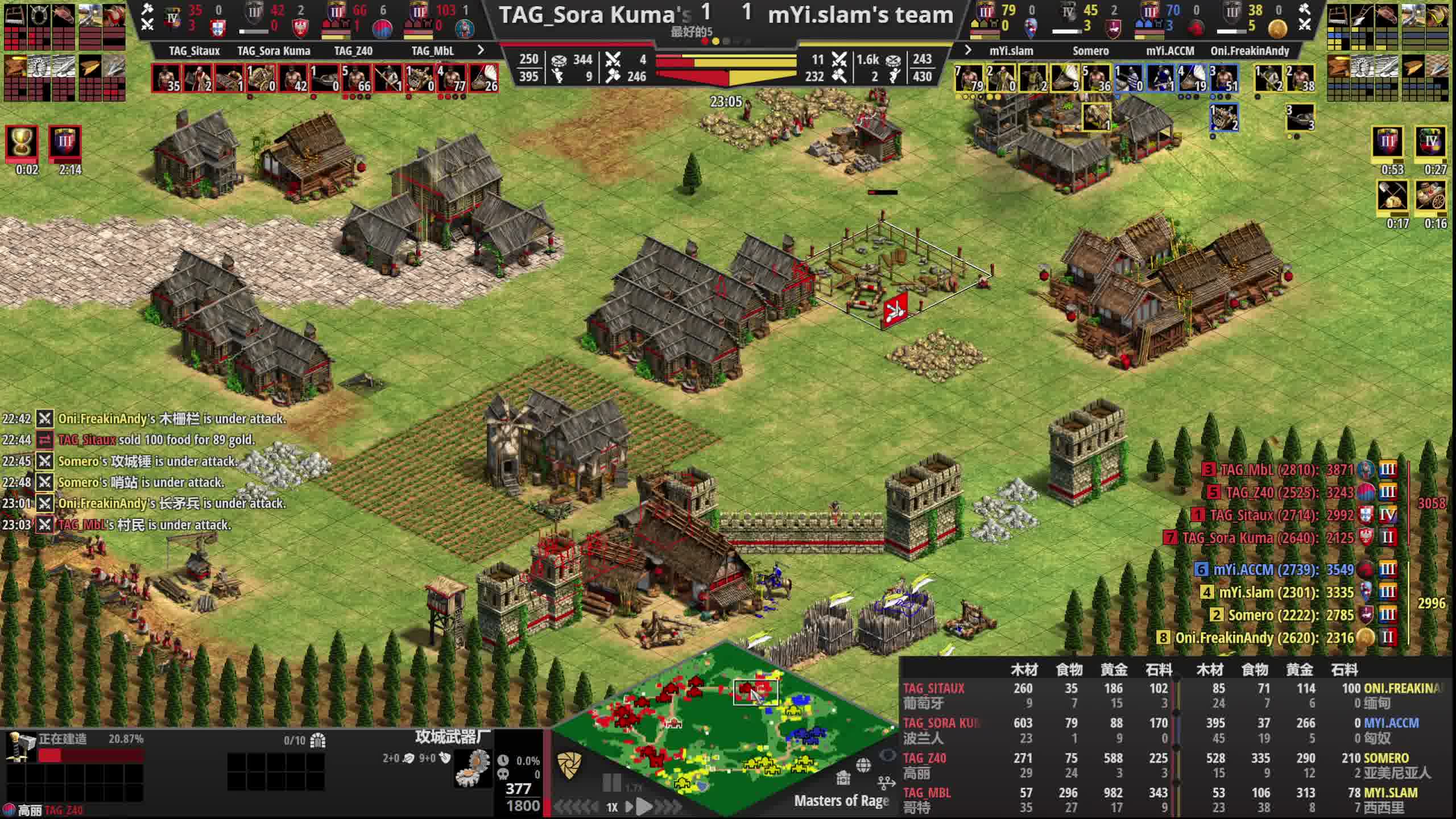
Task: Click the minimap to move the camera
Action: coord(722,734)
